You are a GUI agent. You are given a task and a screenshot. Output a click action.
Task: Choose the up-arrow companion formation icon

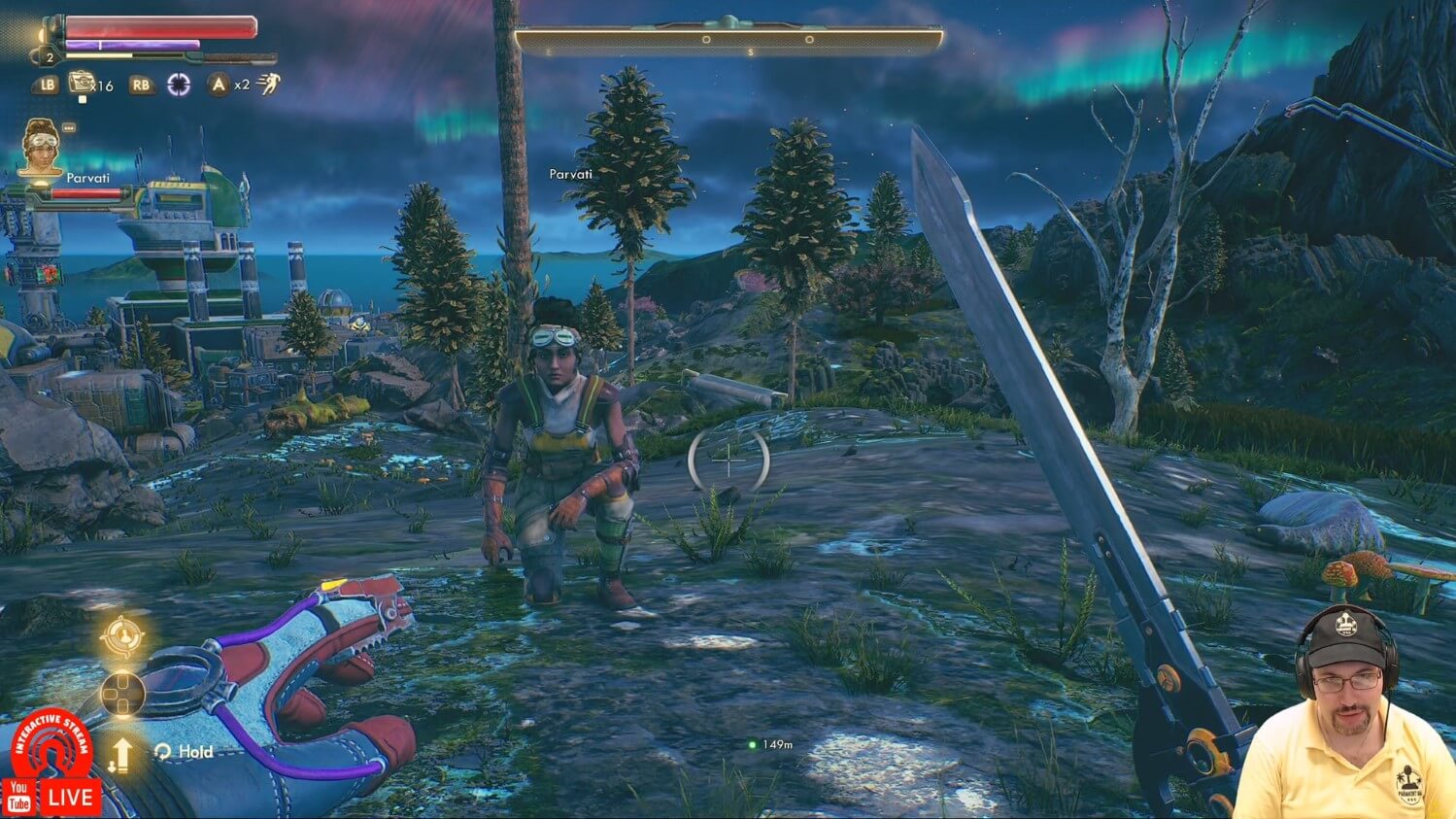click(x=121, y=754)
